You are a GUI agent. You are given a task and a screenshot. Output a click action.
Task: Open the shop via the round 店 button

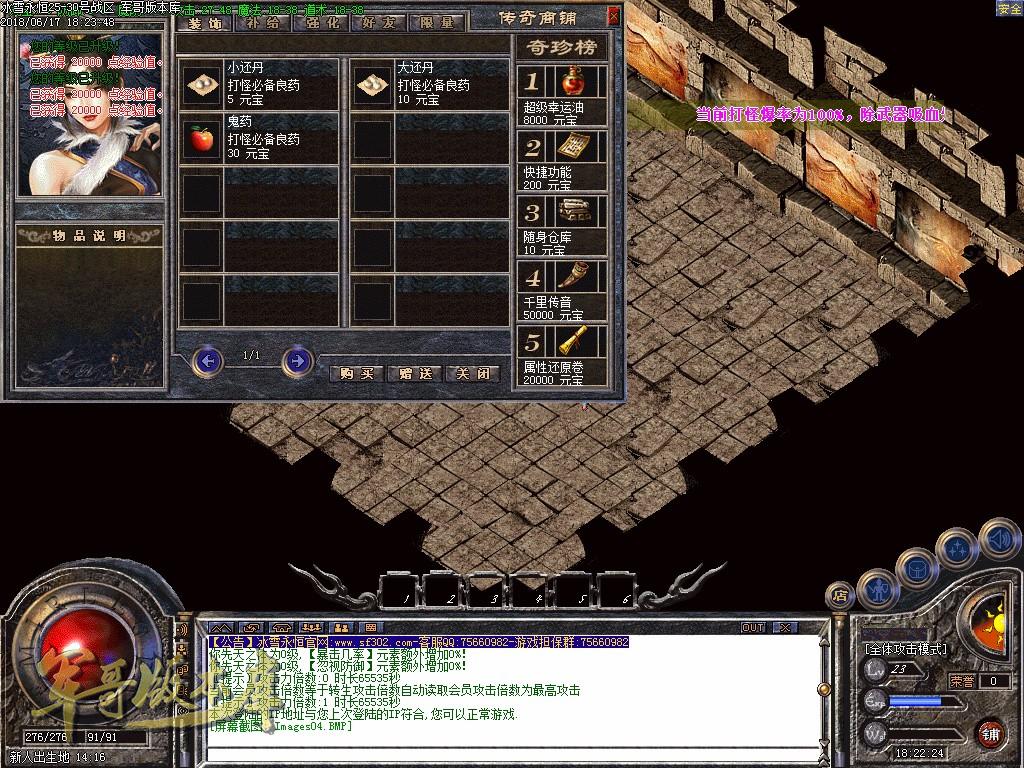pos(839,594)
